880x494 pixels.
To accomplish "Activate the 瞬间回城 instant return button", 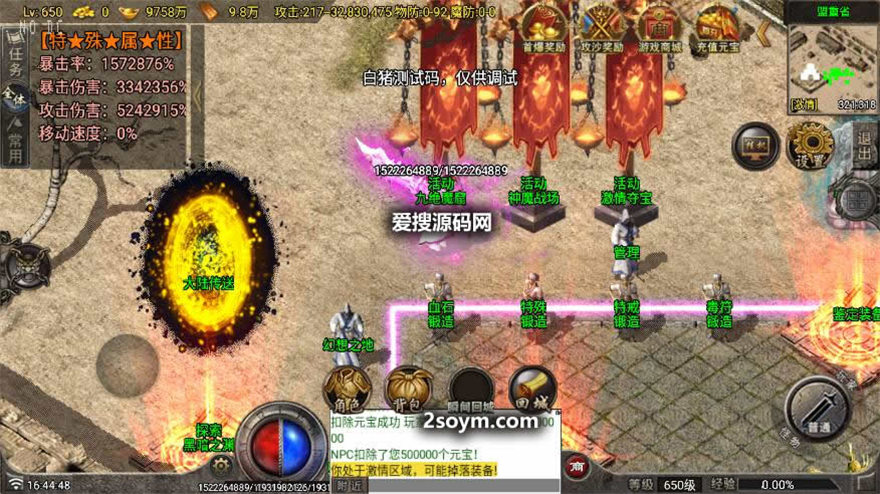I will (x=470, y=389).
